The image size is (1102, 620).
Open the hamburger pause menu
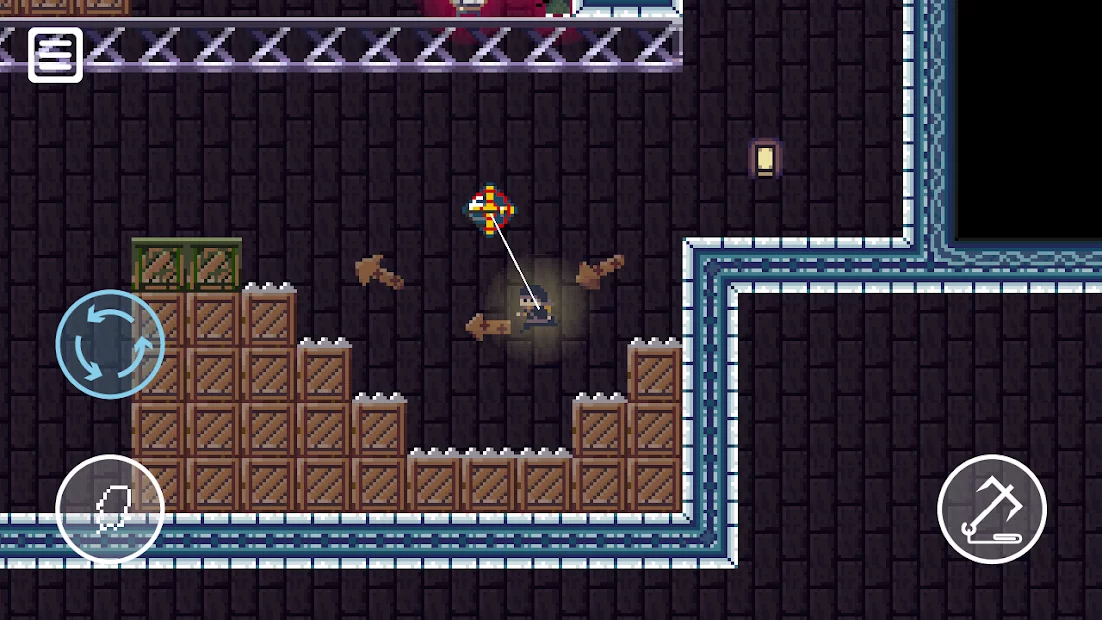pos(55,54)
